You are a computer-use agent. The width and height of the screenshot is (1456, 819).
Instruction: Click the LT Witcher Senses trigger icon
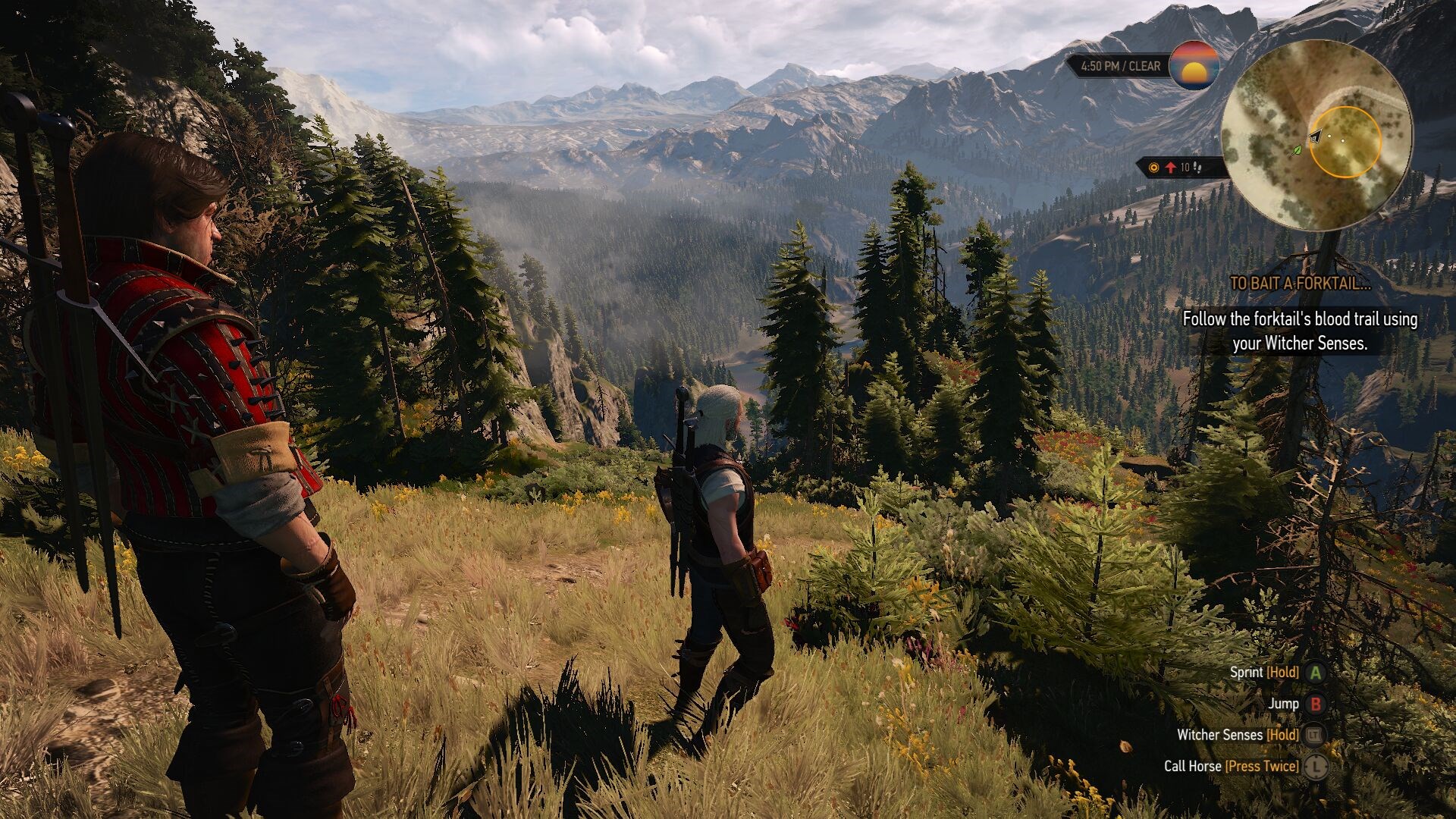click(1316, 736)
